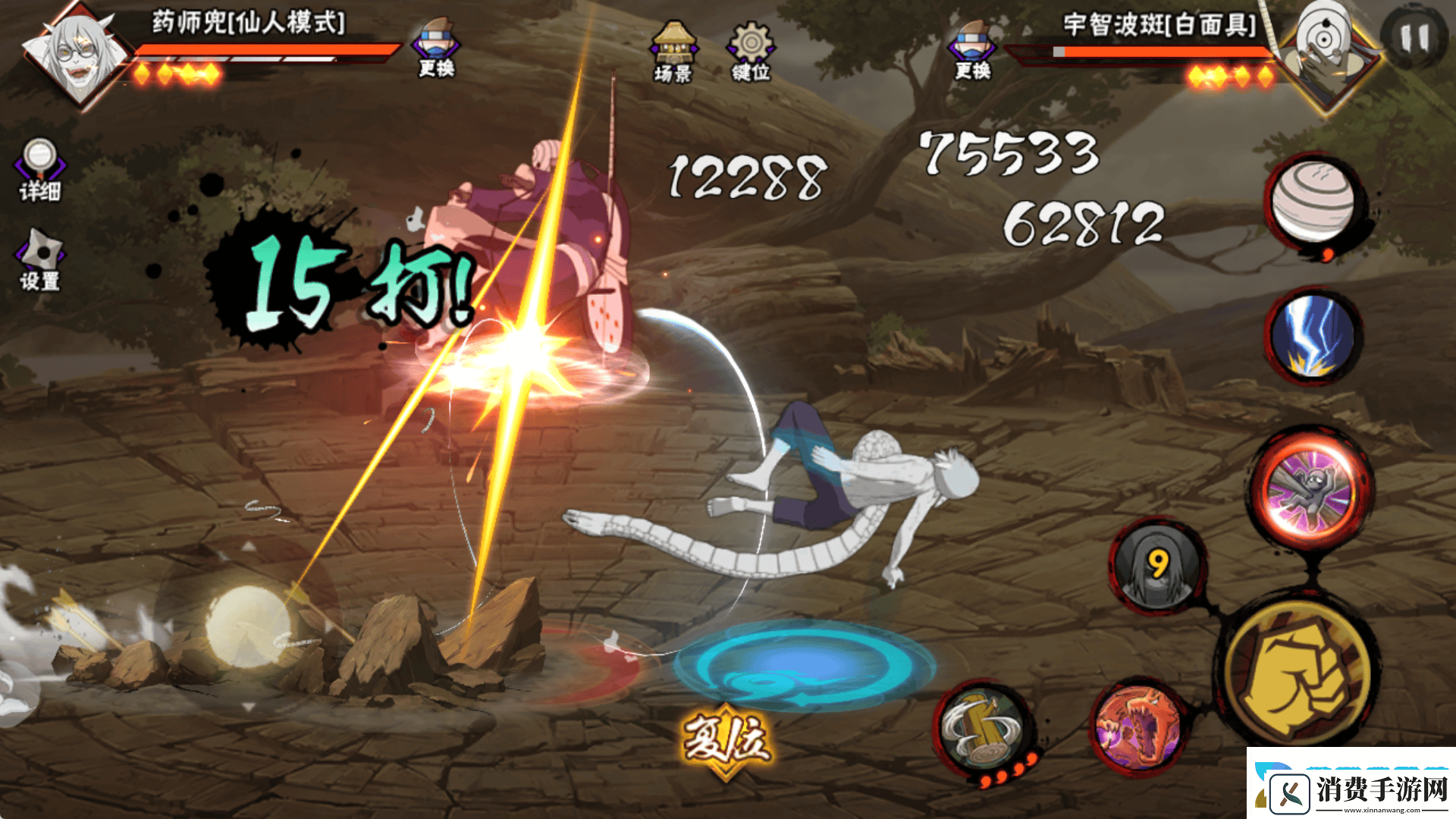The height and width of the screenshot is (819, 1456).
Task: Tap the virtual movement joystick
Action: point(247,626)
